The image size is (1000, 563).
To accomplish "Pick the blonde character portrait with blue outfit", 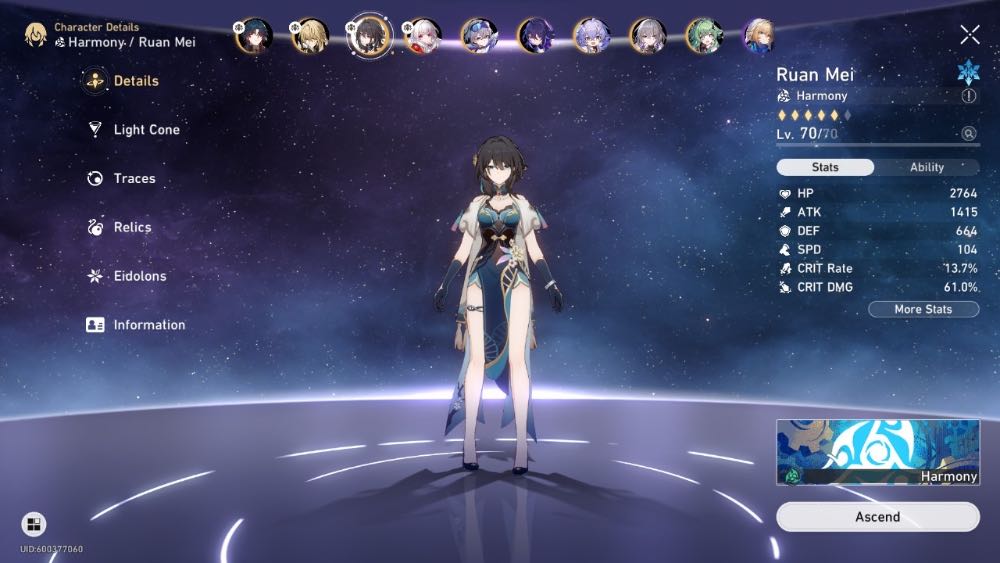I will pos(760,36).
